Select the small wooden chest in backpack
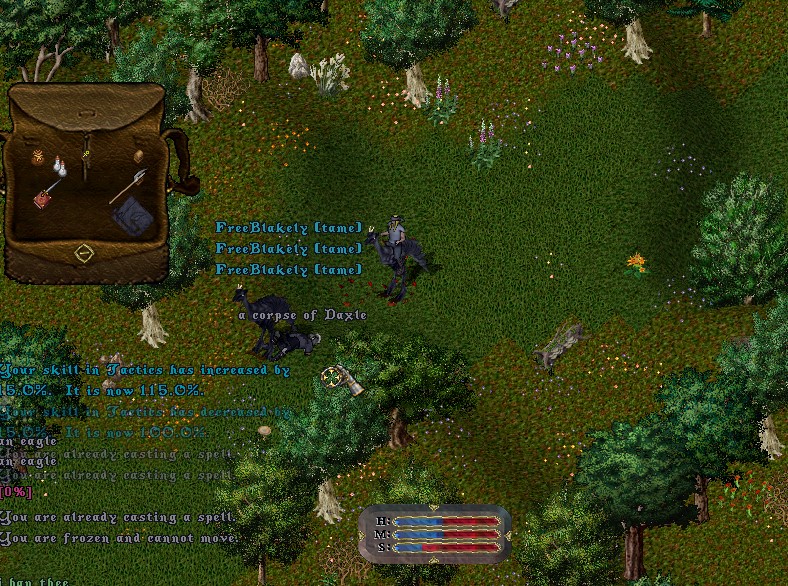The width and height of the screenshot is (788, 586). pyautogui.click(x=139, y=156)
